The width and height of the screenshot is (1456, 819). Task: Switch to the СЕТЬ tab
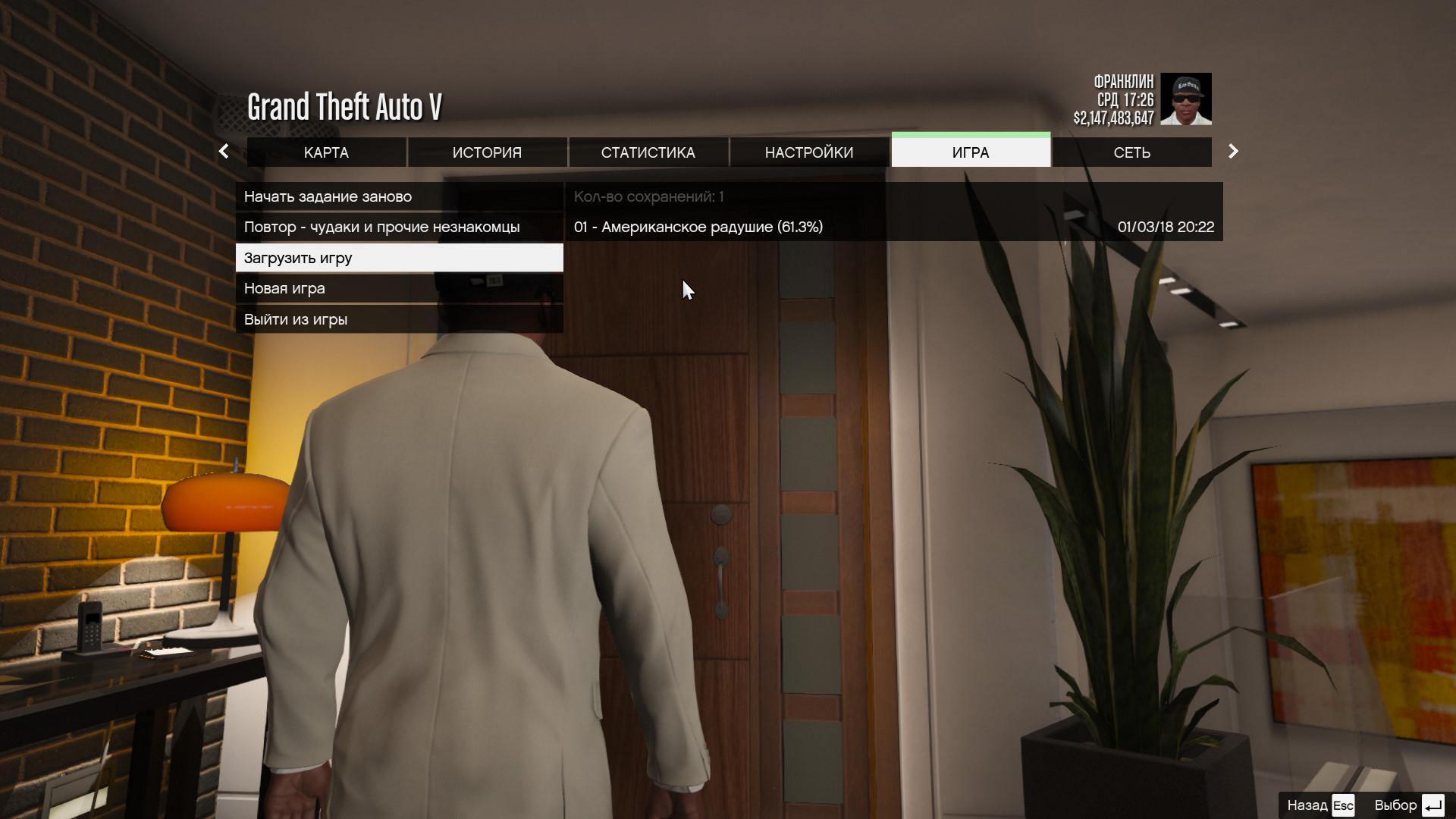pyautogui.click(x=1131, y=152)
